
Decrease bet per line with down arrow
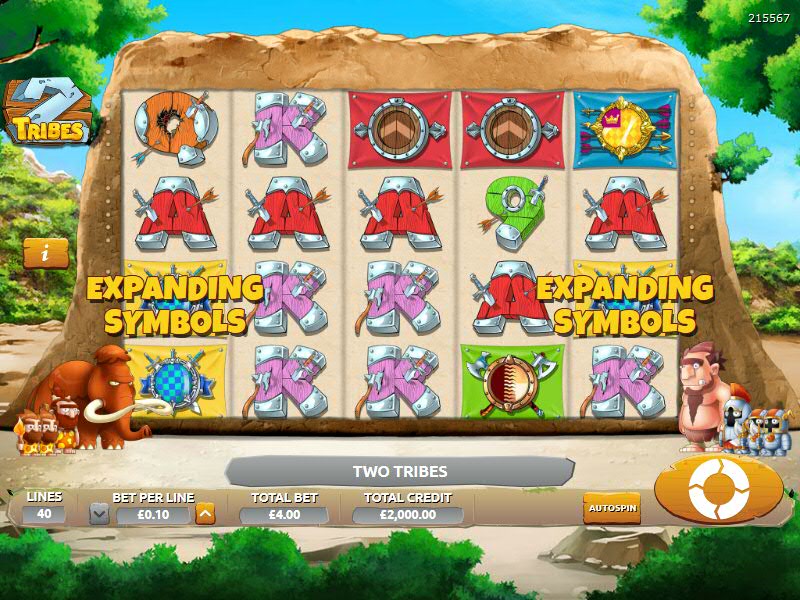click(99, 514)
